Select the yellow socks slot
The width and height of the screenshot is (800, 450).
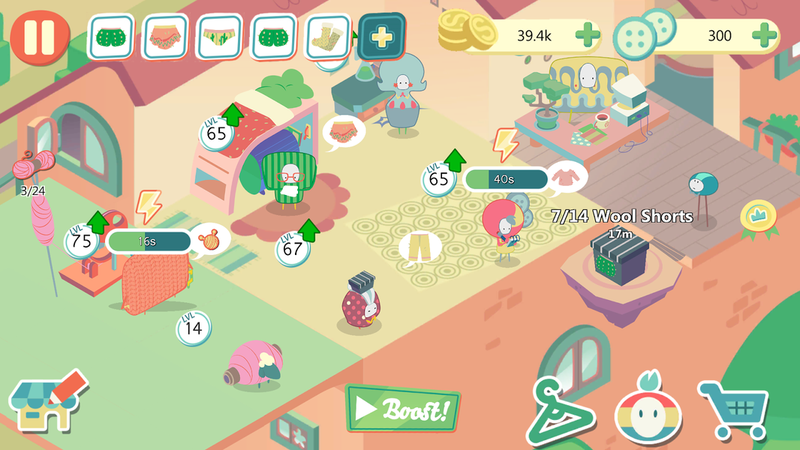point(328,37)
